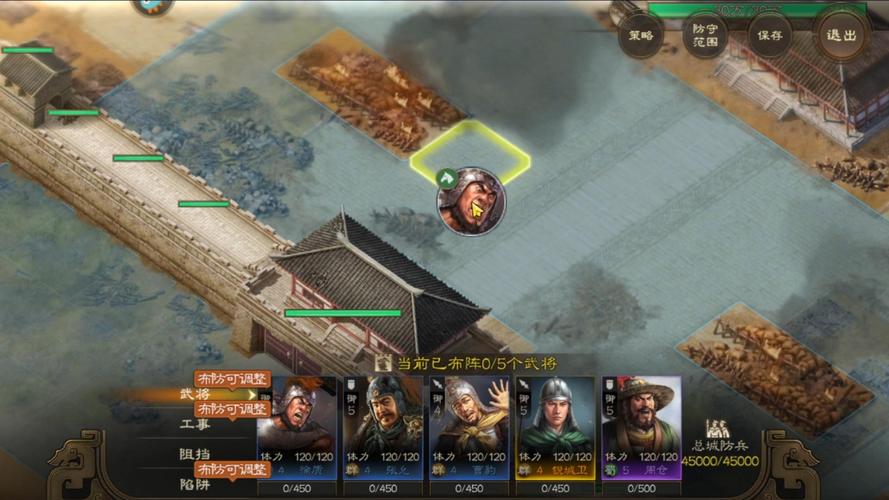Exit with the 退出 button
Viewport: 889px width, 500px height.
point(840,35)
